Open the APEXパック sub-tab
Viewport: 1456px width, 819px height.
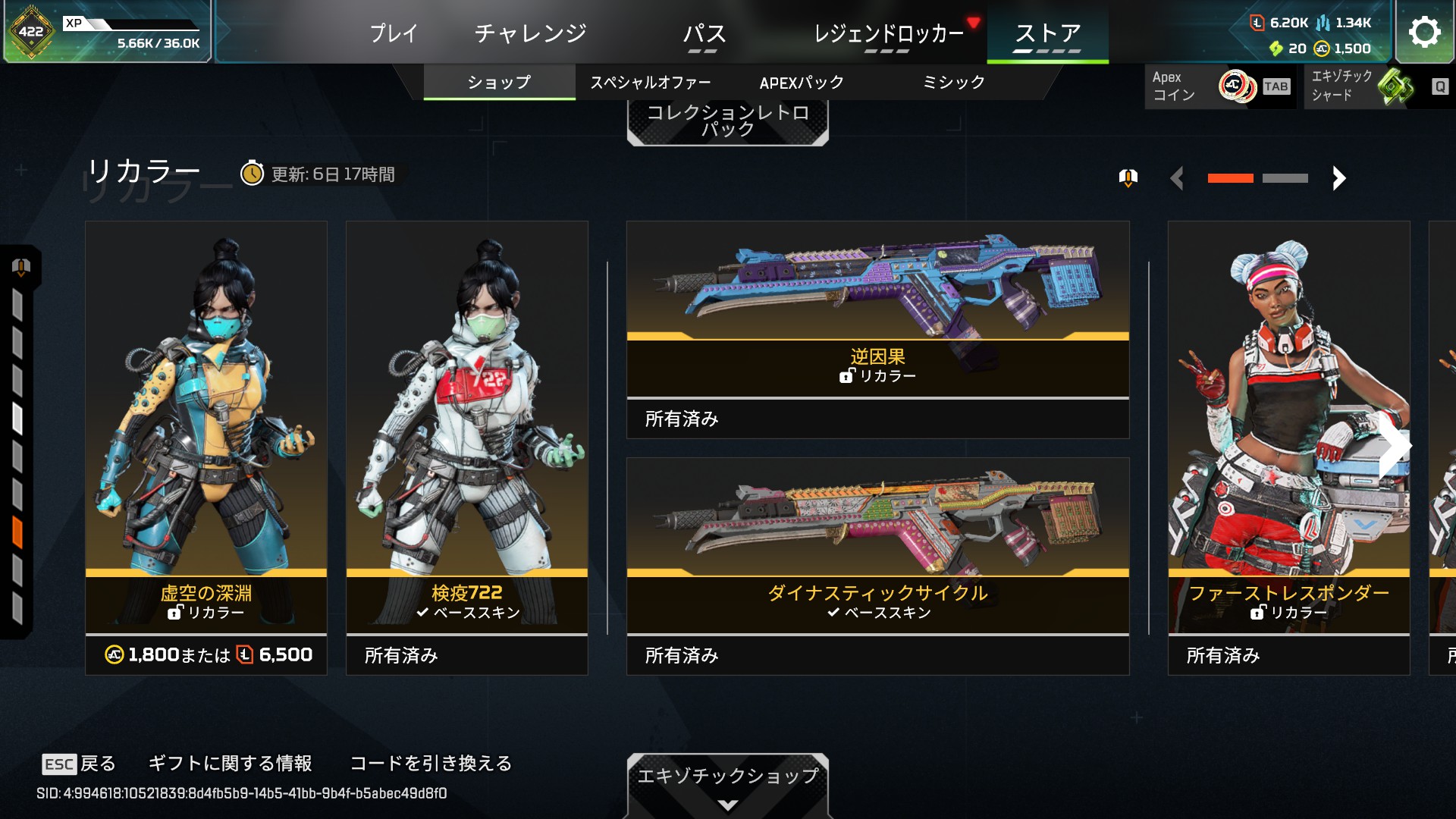pyautogui.click(x=802, y=83)
